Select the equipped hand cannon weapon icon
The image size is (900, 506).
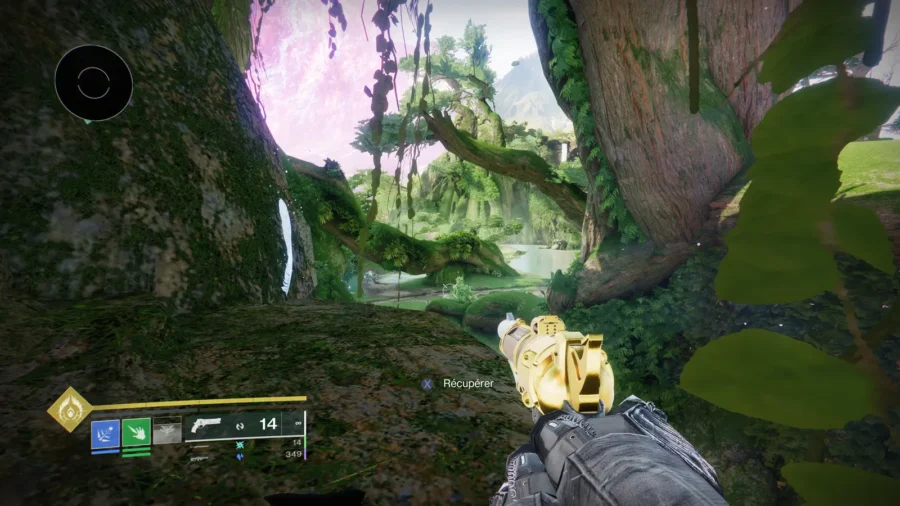pos(204,424)
